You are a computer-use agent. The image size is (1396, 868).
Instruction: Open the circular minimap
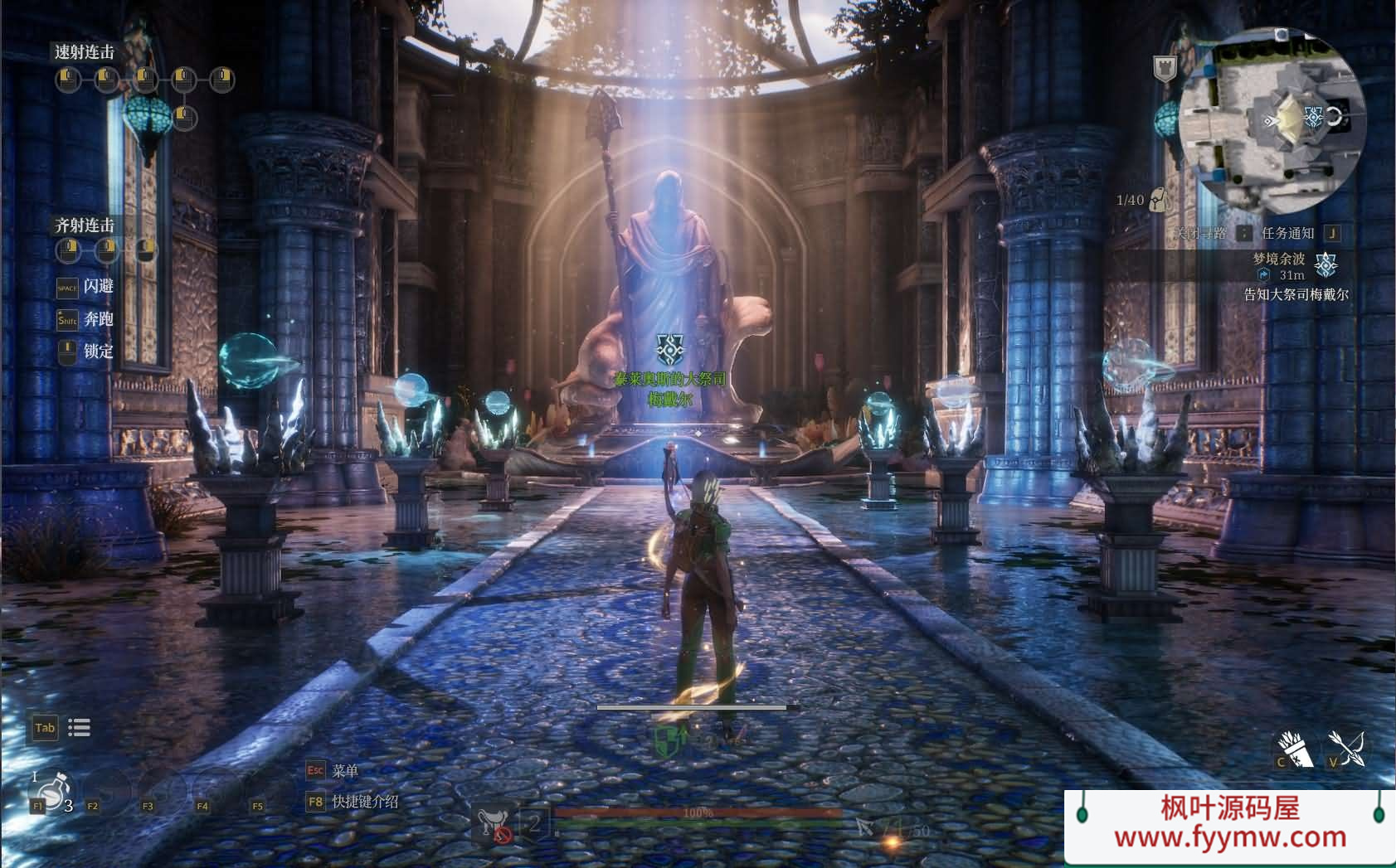pyautogui.click(x=1272, y=120)
